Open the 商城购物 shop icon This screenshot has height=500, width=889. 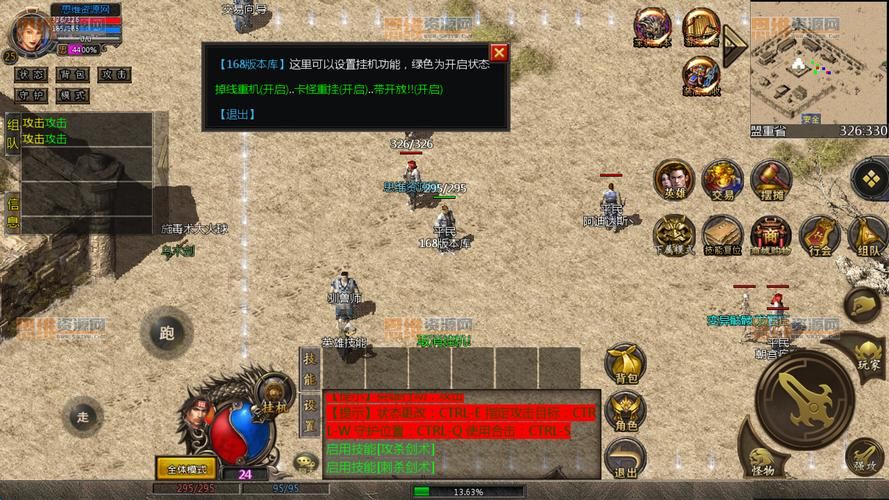tap(770, 236)
